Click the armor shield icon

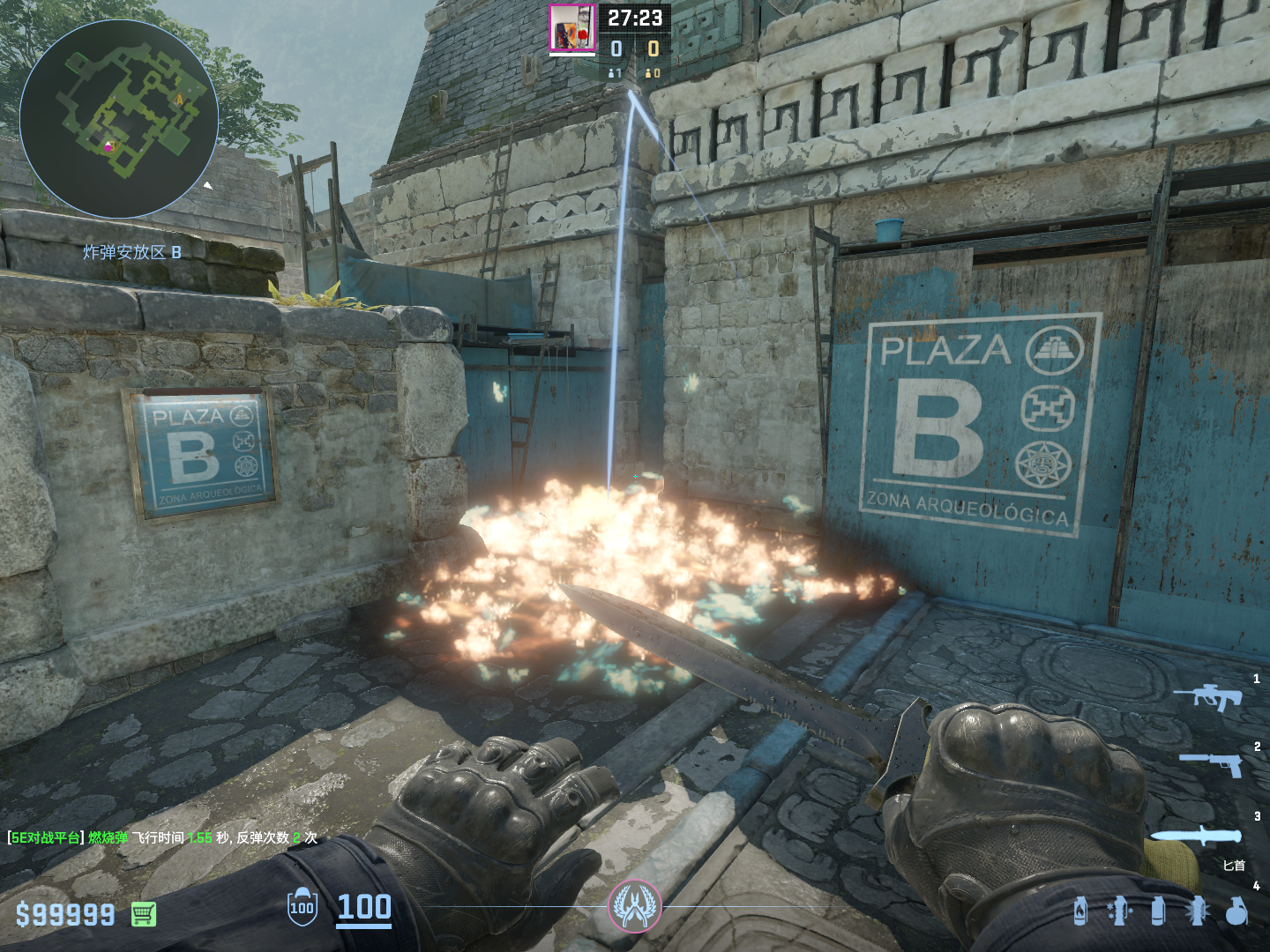pos(302,907)
